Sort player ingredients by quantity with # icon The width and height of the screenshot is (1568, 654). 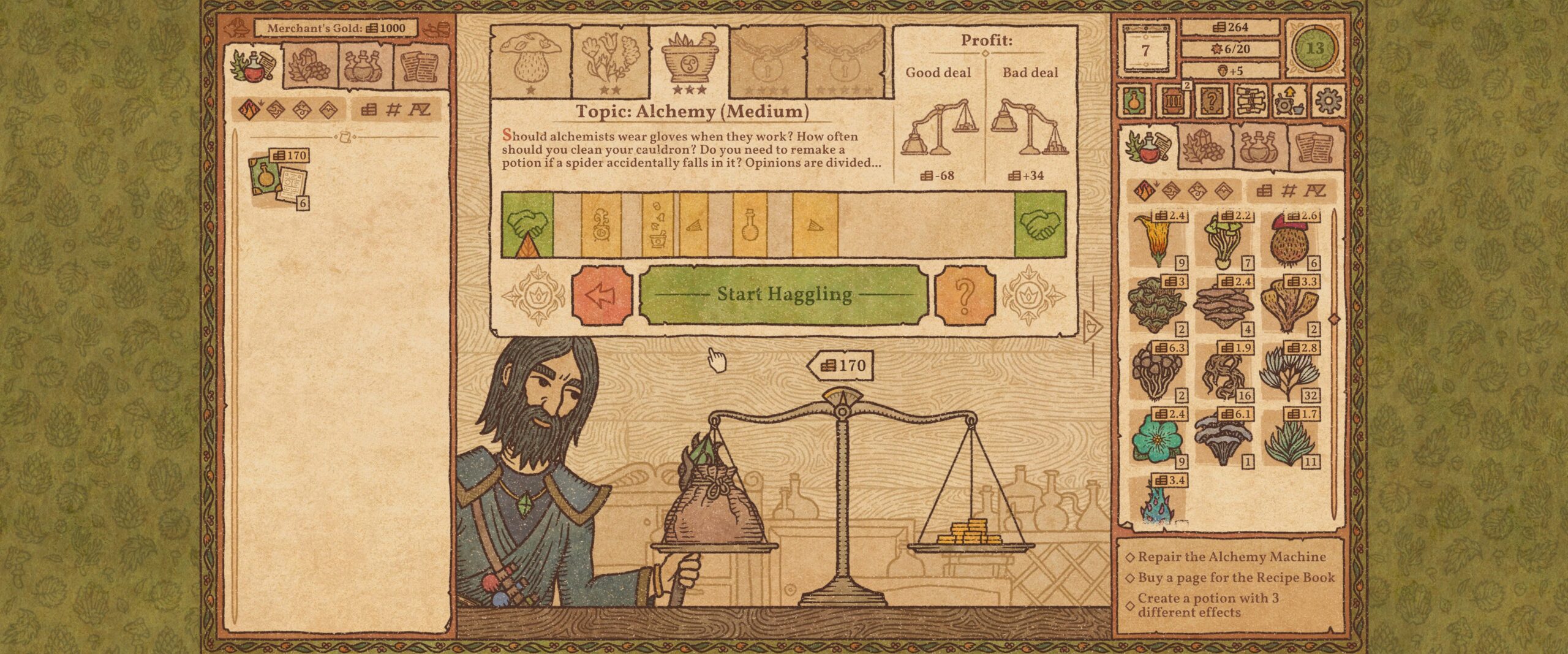pyautogui.click(x=1288, y=191)
